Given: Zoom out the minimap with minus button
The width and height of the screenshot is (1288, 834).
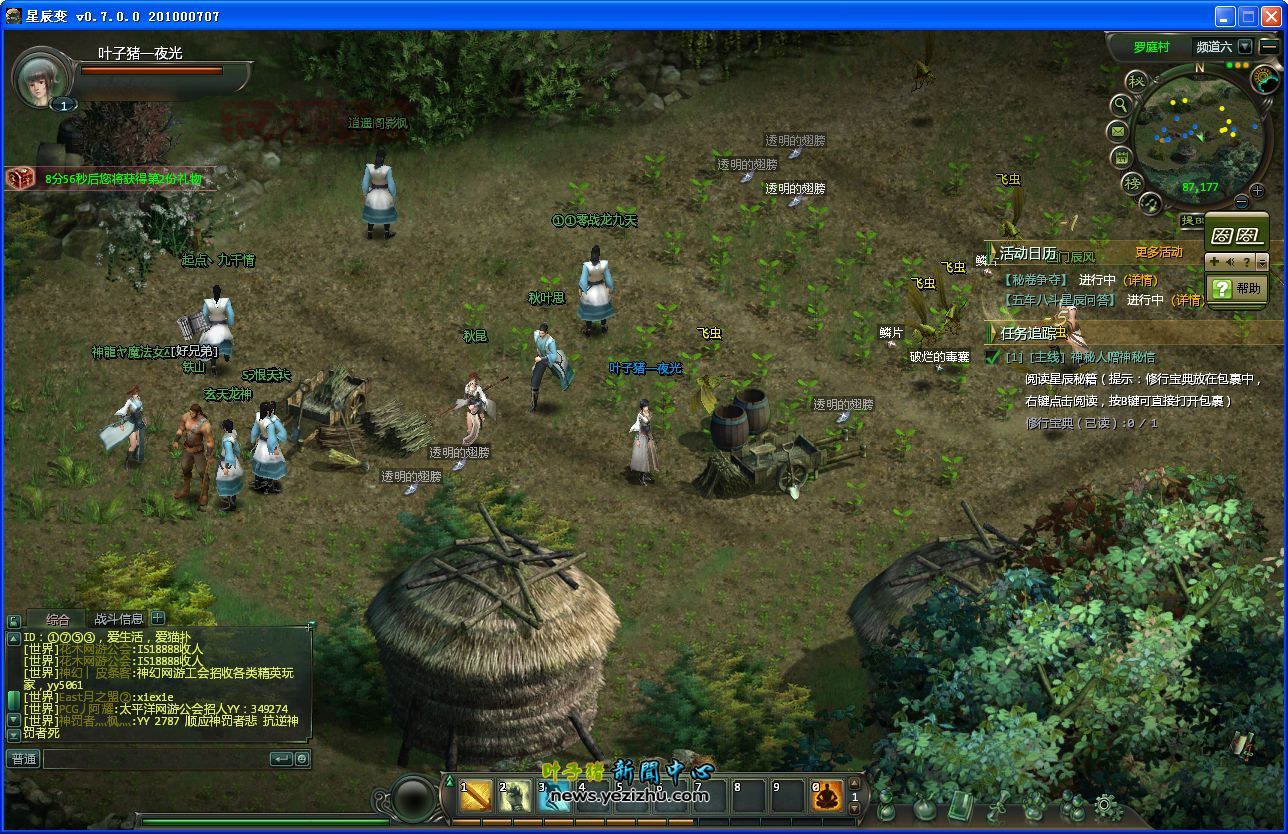Looking at the screenshot, I should pos(1242,202).
